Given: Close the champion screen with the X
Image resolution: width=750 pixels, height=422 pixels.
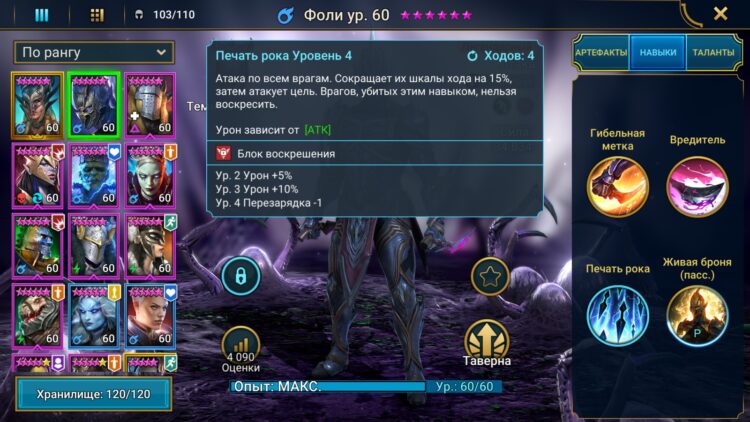Looking at the screenshot, I should 720,14.
